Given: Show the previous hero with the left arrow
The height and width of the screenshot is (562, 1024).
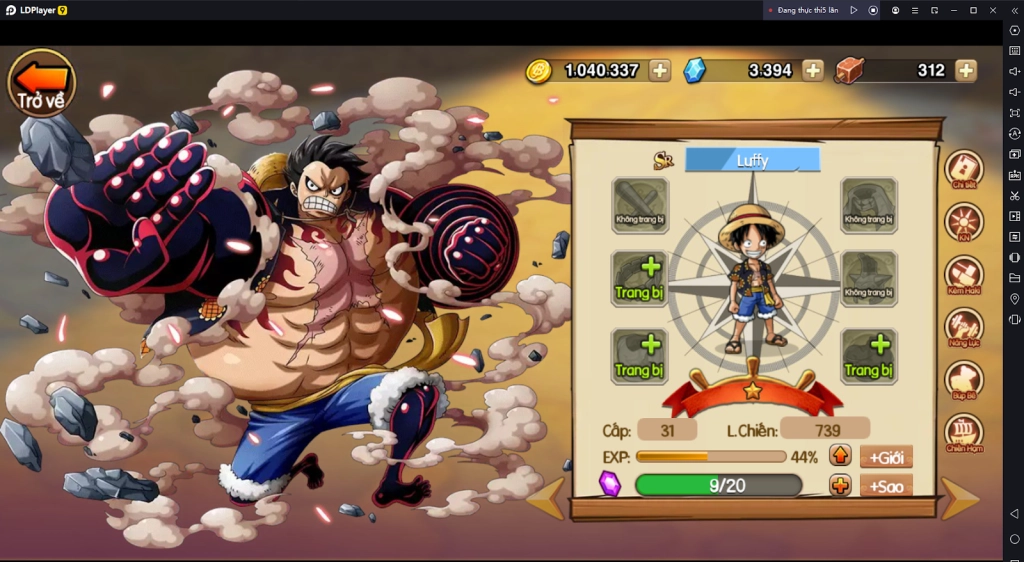Looking at the screenshot, I should tap(546, 499).
